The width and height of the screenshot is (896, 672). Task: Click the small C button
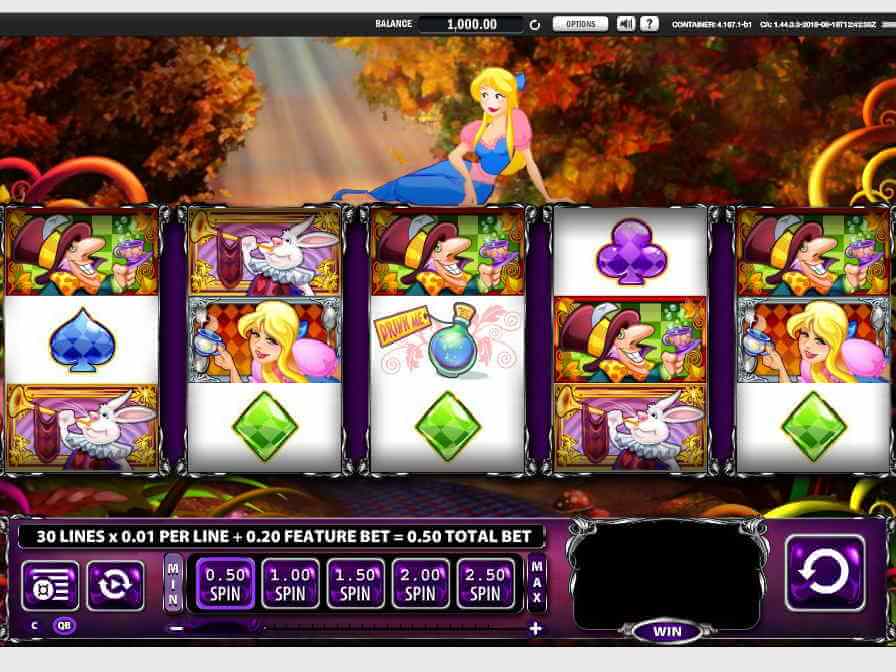coord(34,626)
